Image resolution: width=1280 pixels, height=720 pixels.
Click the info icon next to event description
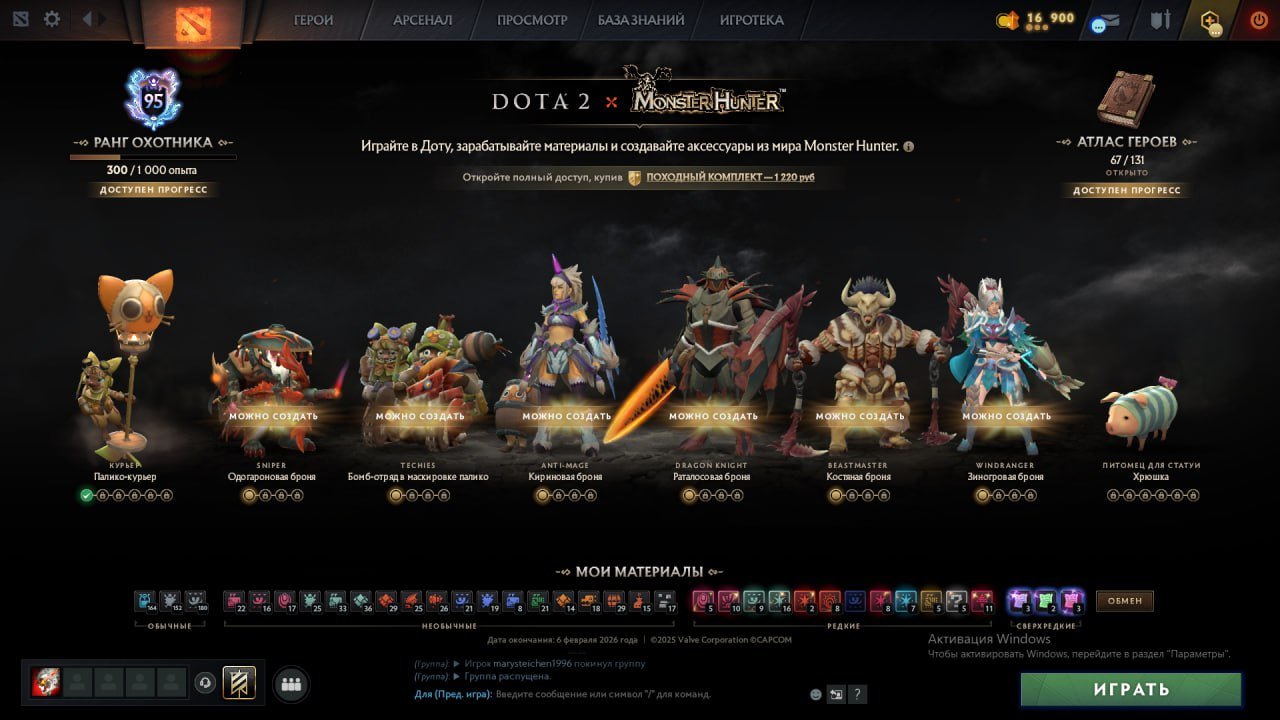(908, 146)
